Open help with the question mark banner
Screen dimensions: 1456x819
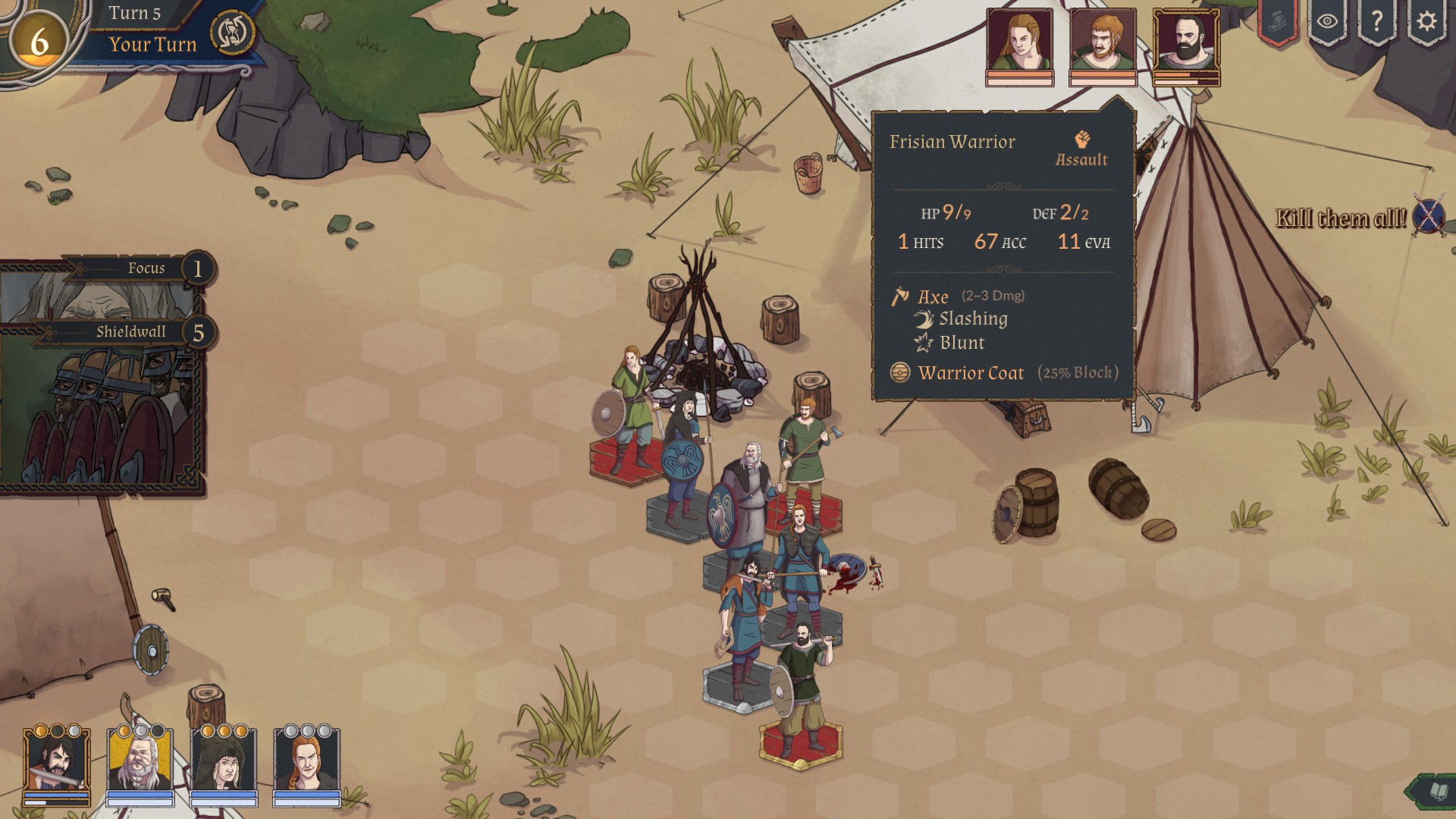(x=1376, y=21)
